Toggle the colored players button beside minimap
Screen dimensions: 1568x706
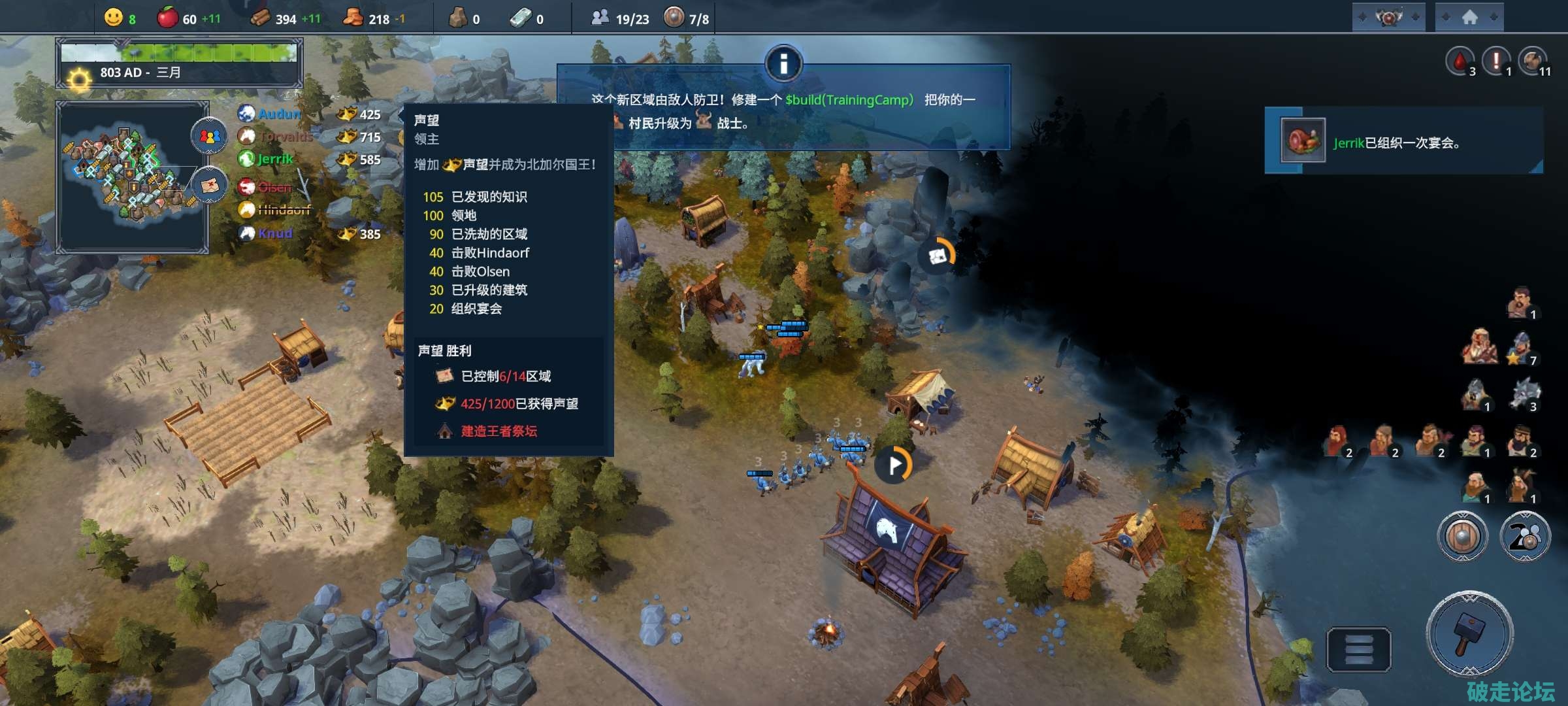[x=208, y=136]
